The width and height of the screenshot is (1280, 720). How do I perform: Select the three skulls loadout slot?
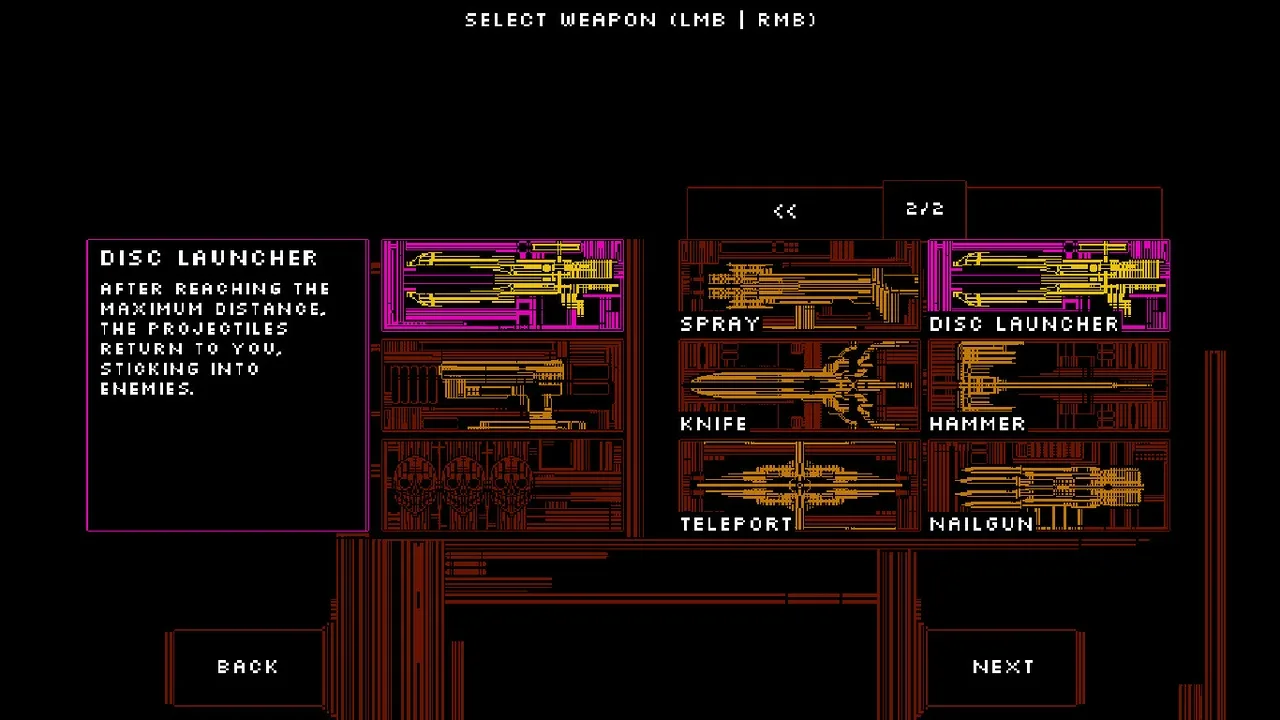502,486
